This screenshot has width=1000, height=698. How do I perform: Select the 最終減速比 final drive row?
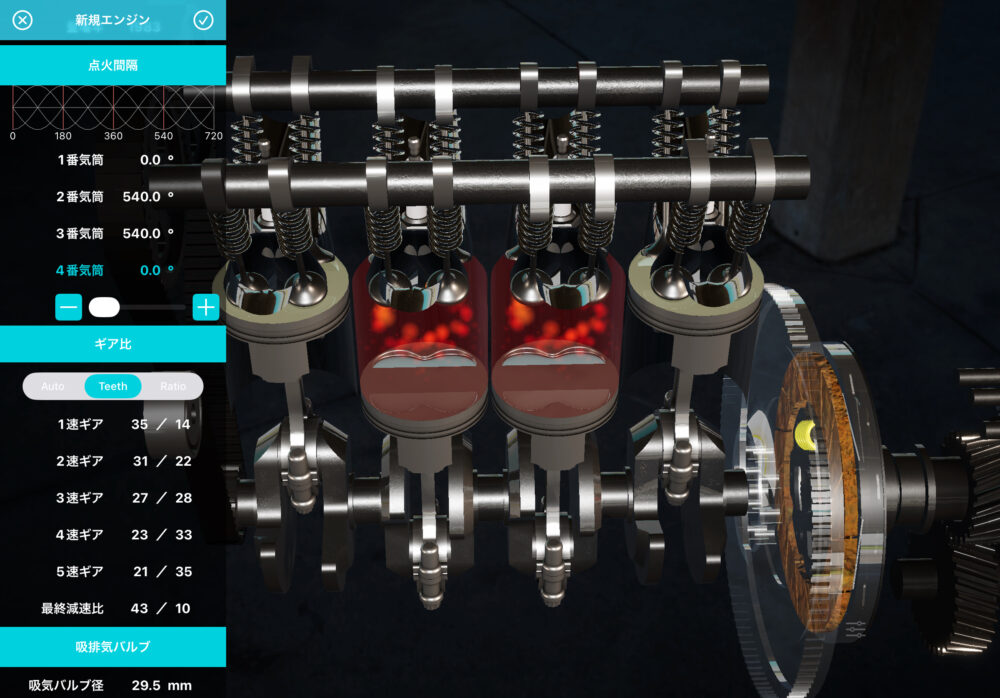click(x=113, y=608)
